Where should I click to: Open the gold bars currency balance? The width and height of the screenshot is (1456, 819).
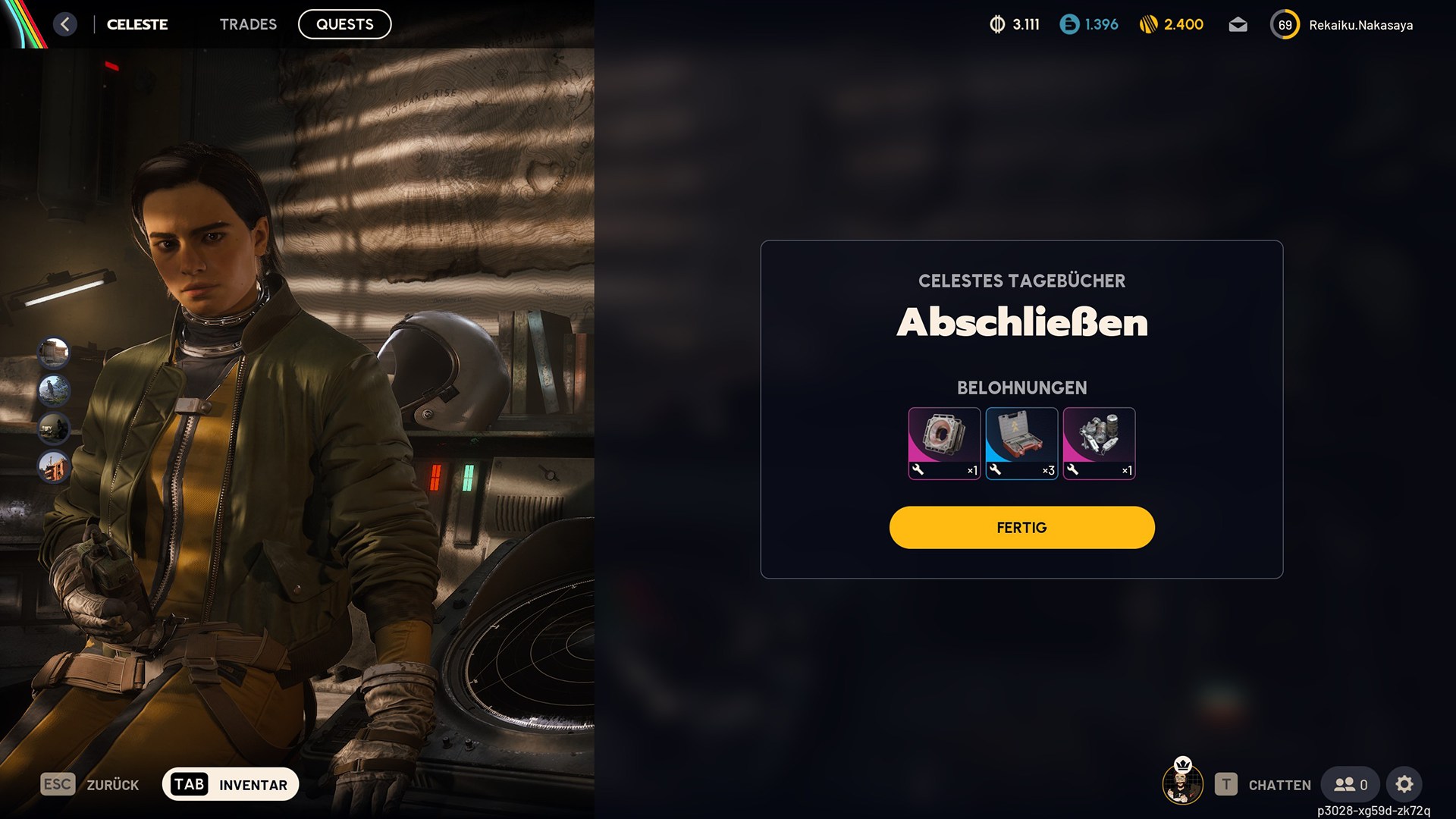pos(1172,25)
